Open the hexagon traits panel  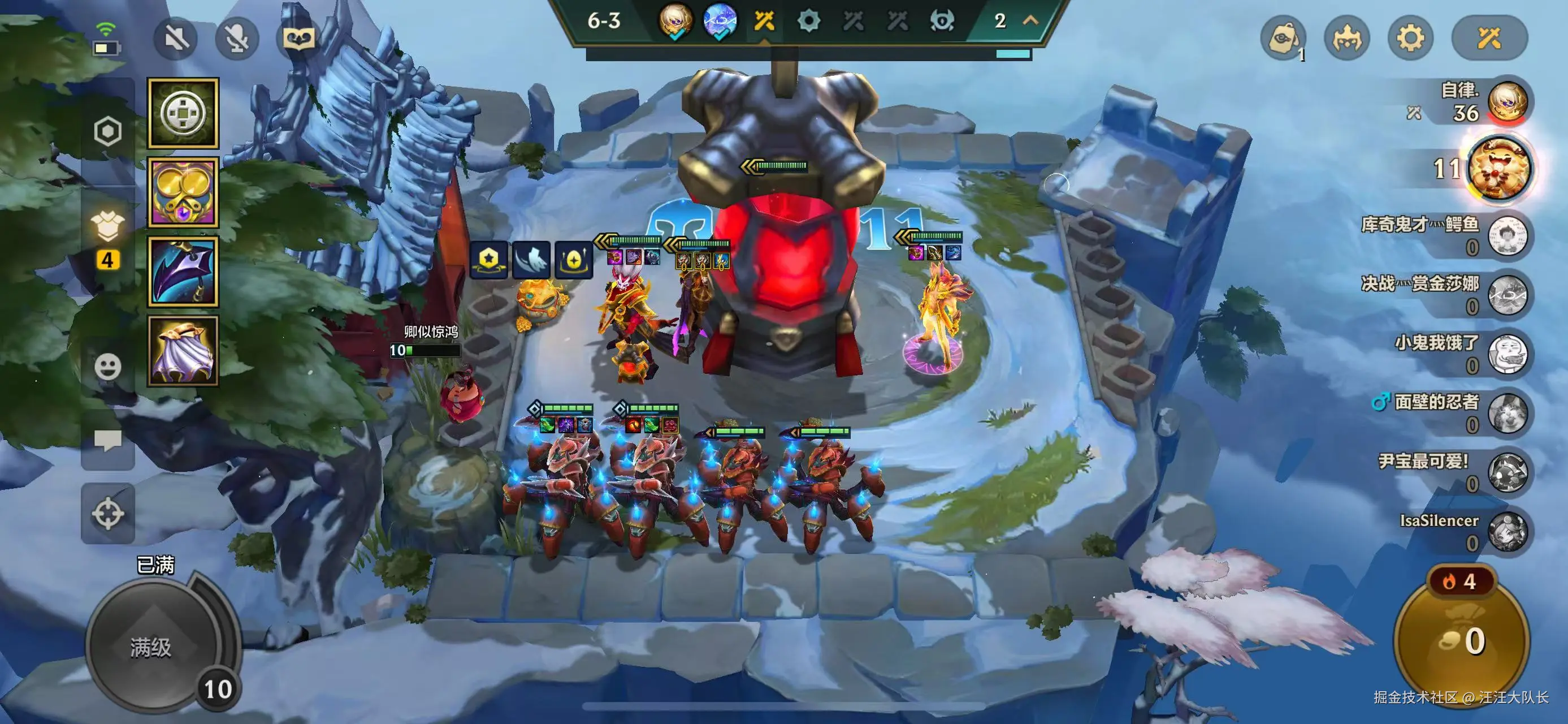coord(108,131)
